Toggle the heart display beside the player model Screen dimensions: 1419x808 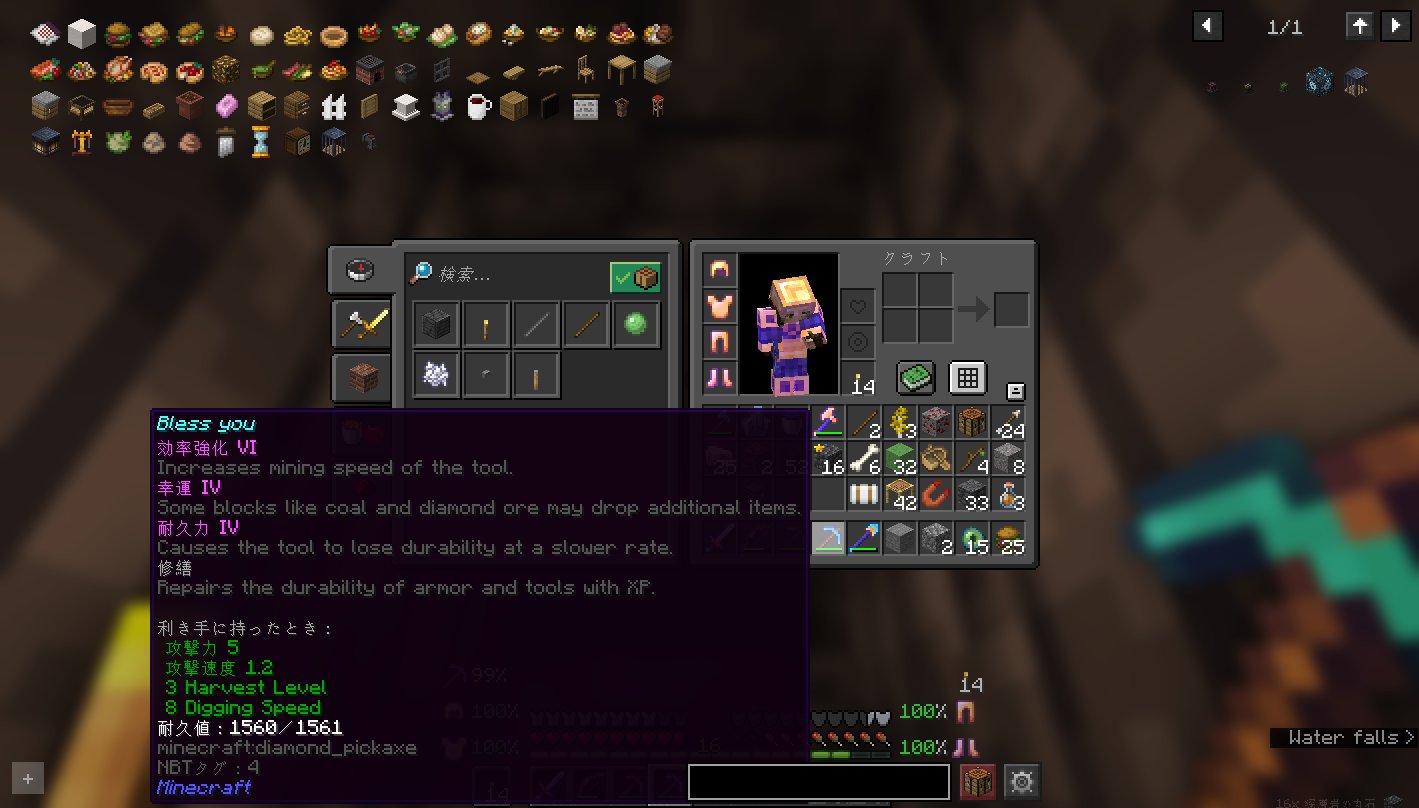858,307
